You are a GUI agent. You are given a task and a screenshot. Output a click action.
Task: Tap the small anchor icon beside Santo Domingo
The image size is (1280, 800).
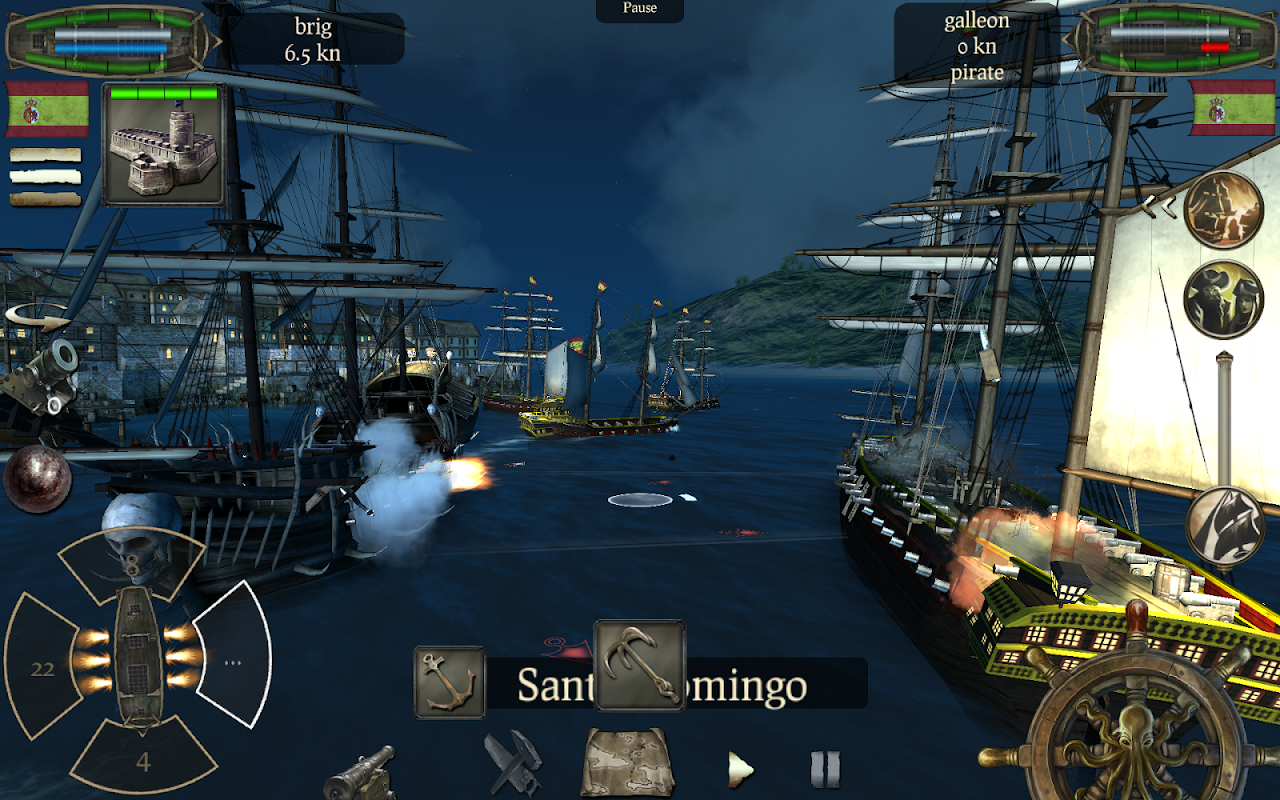point(450,682)
